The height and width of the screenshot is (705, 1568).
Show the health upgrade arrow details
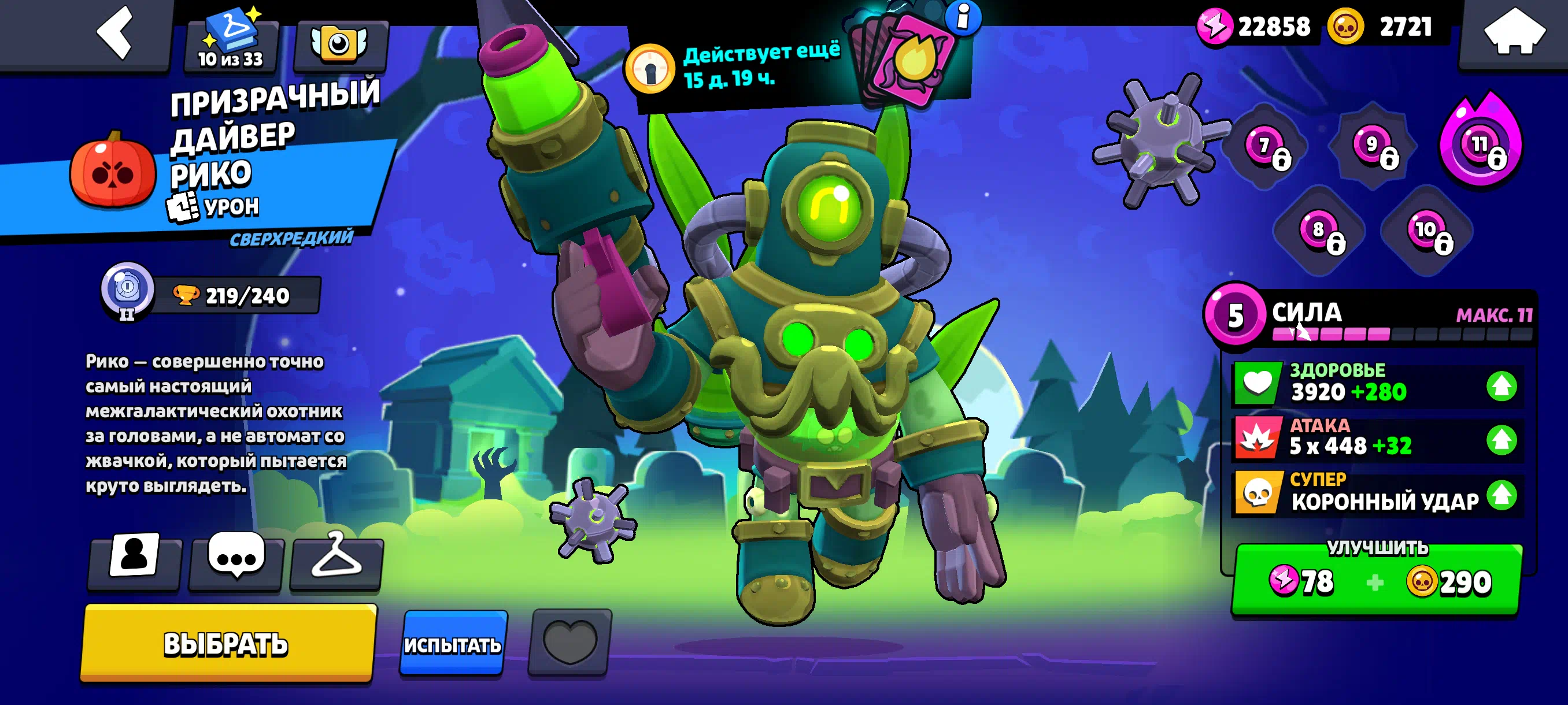pyautogui.click(x=1502, y=385)
